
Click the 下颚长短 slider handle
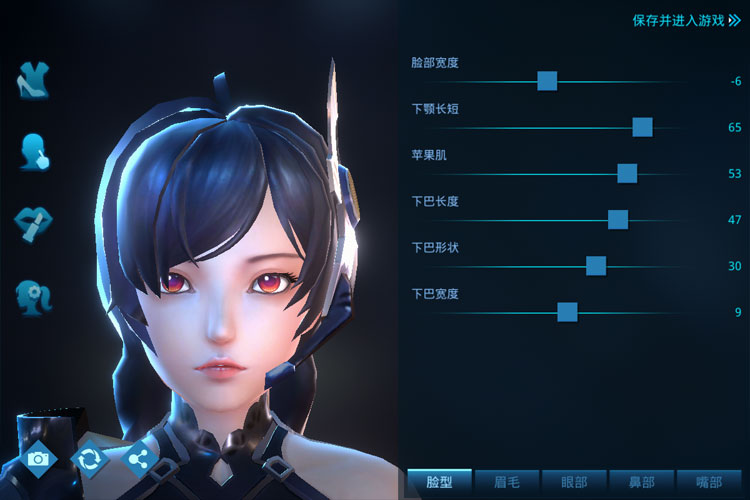pyautogui.click(x=643, y=127)
